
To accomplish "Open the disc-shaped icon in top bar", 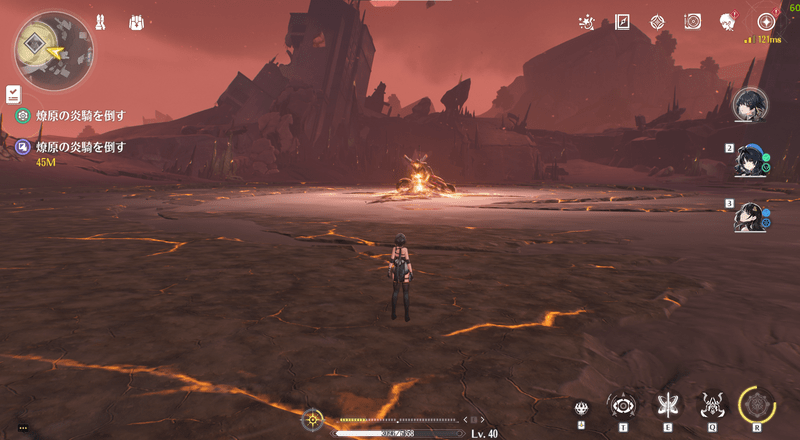I will pyautogui.click(x=692, y=22).
